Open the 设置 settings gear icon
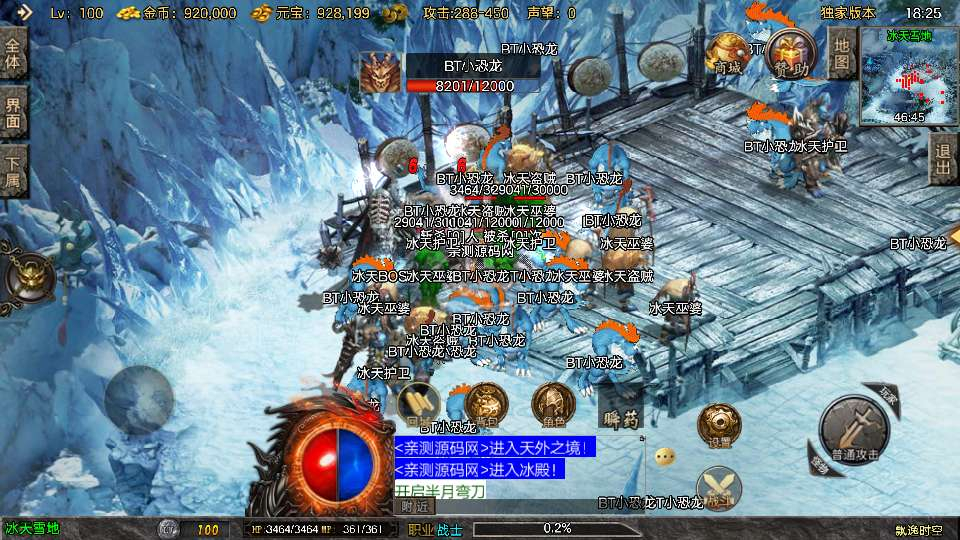The image size is (960, 540). pos(718,424)
